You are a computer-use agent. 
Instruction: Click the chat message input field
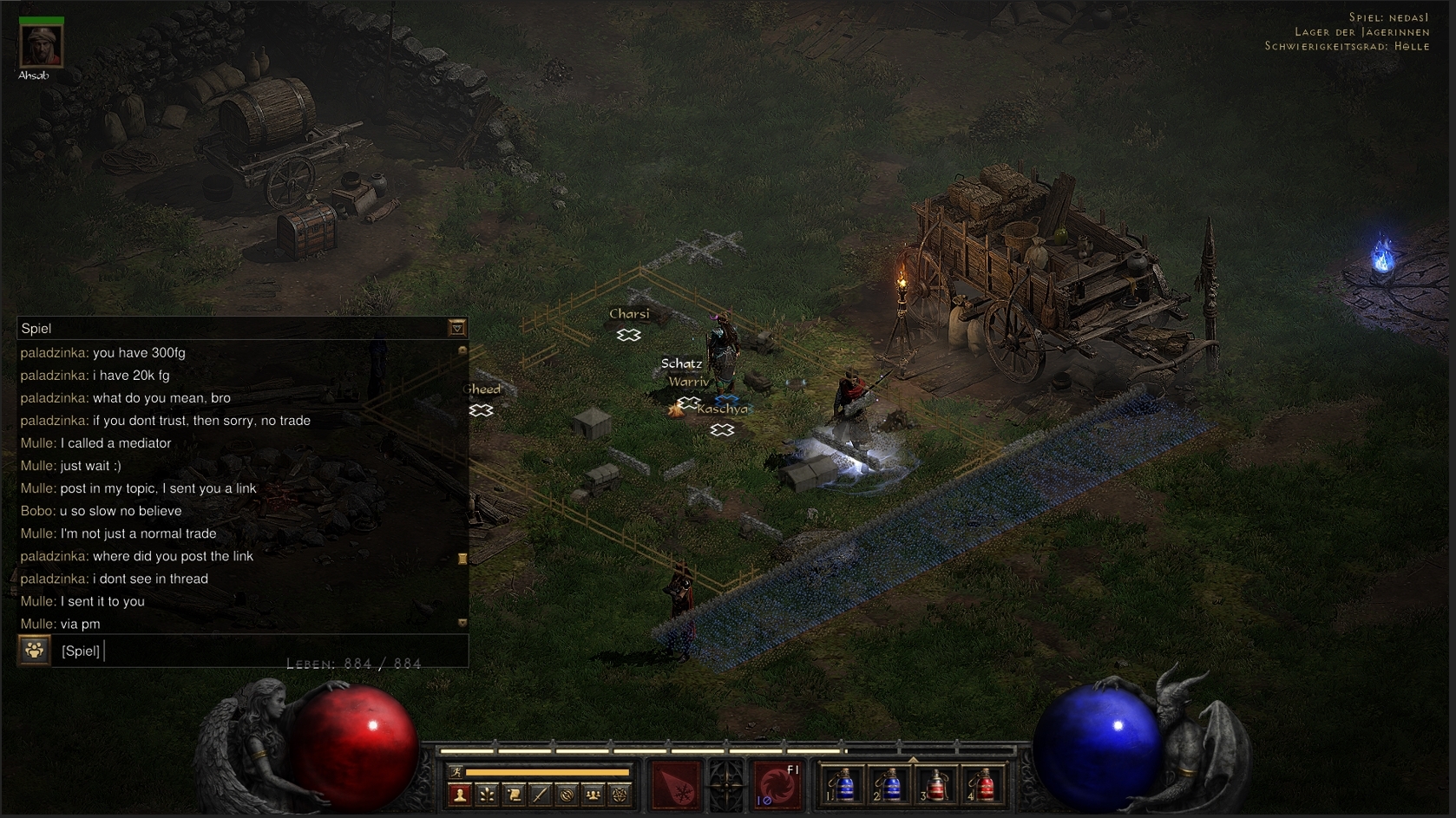pyautogui.click(x=260, y=651)
